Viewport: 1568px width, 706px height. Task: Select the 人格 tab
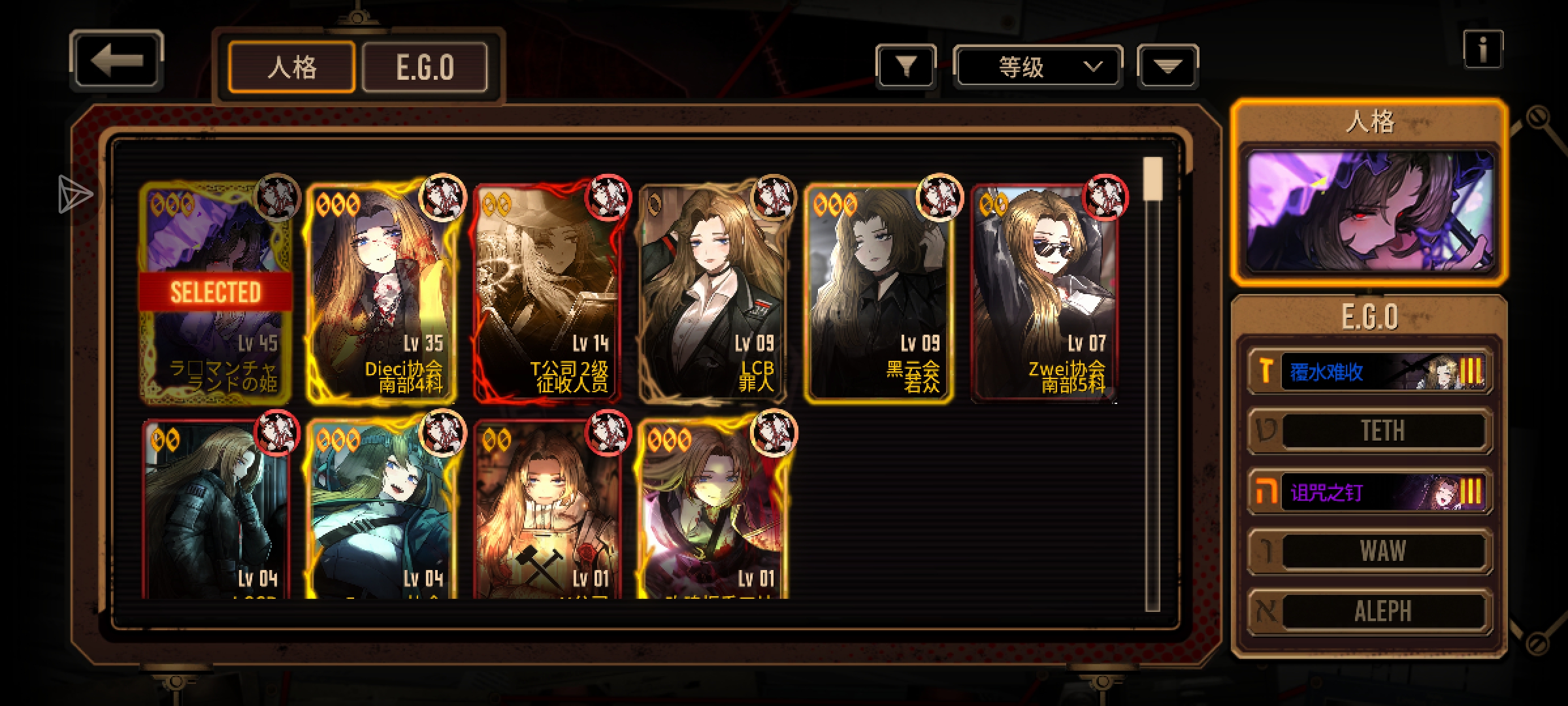tap(291, 67)
